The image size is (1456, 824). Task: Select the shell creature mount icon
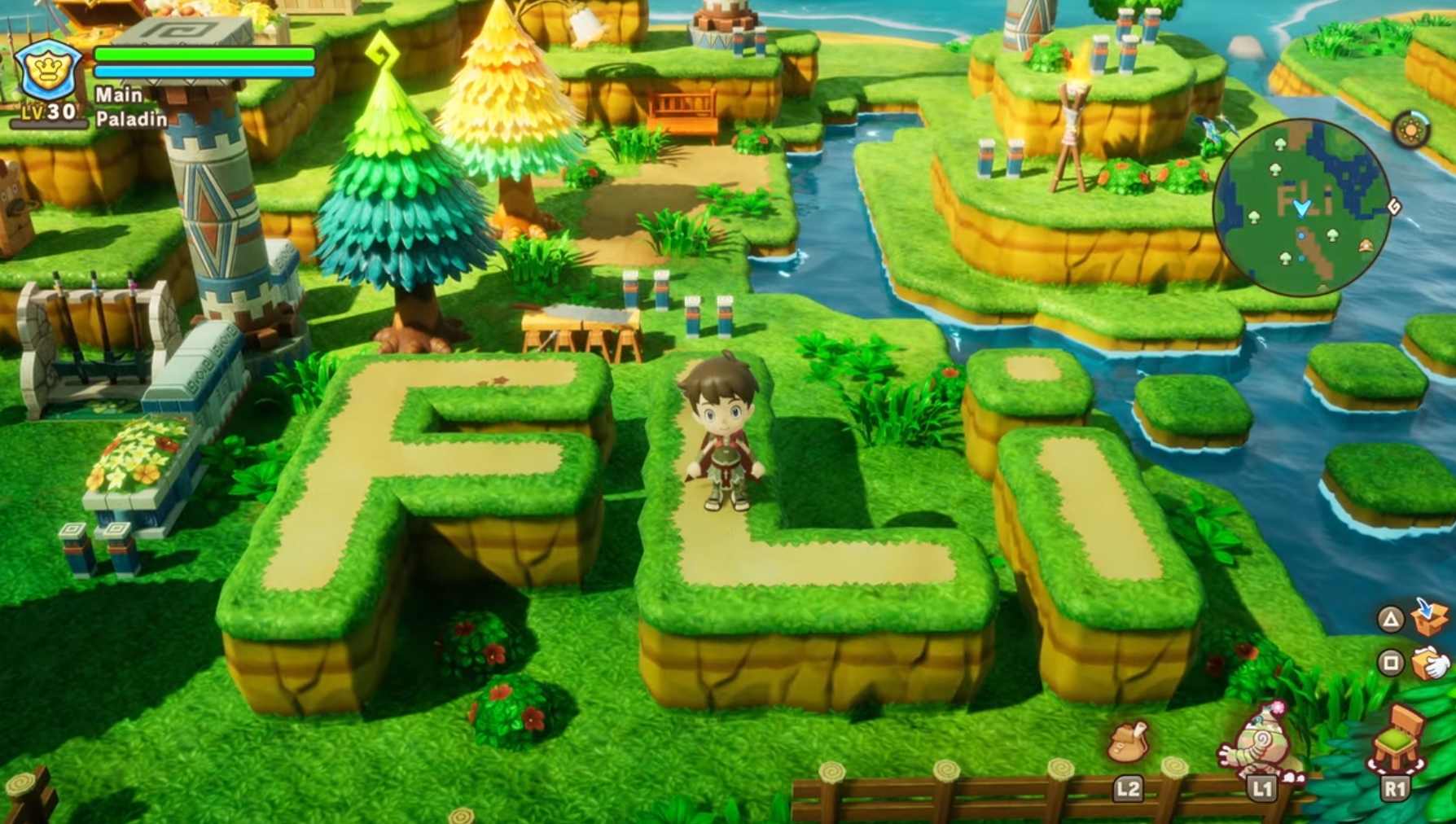click(x=1259, y=743)
